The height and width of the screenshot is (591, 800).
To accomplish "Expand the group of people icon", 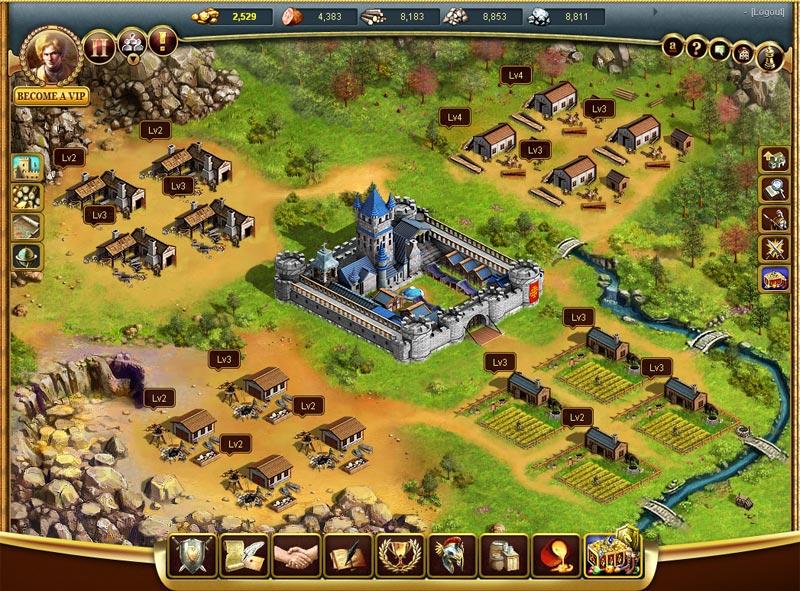I will click(131, 43).
